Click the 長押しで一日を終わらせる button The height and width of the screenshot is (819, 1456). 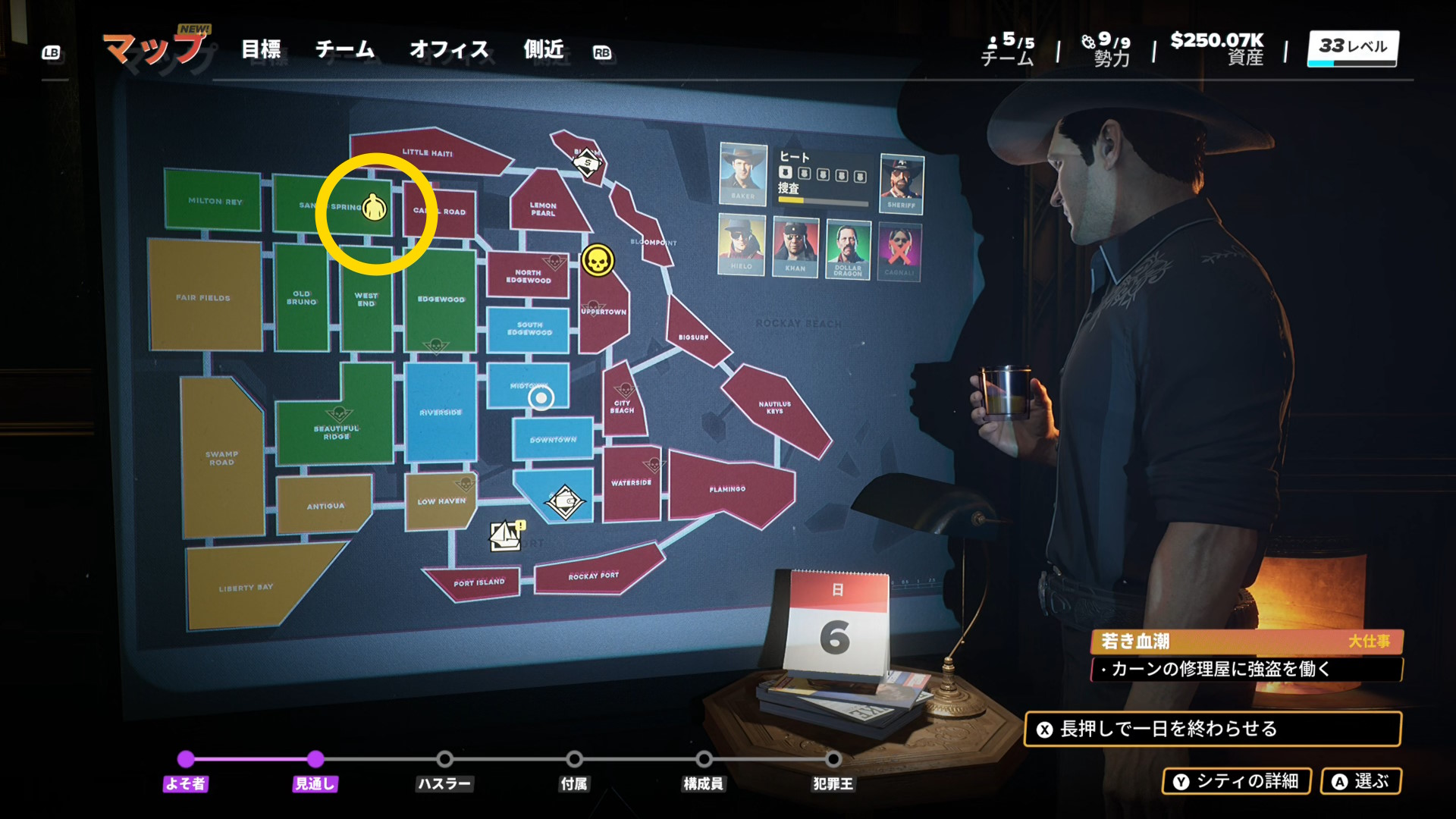pyautogui.click(x=1212, y=729)
